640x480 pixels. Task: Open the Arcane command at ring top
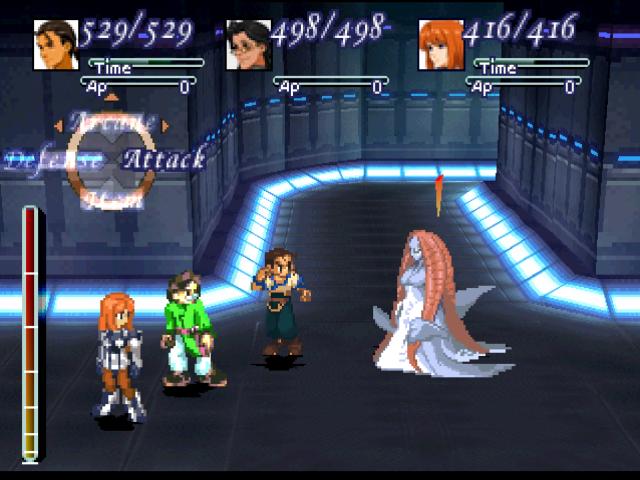pyautogui.click(x=111, y=121)
